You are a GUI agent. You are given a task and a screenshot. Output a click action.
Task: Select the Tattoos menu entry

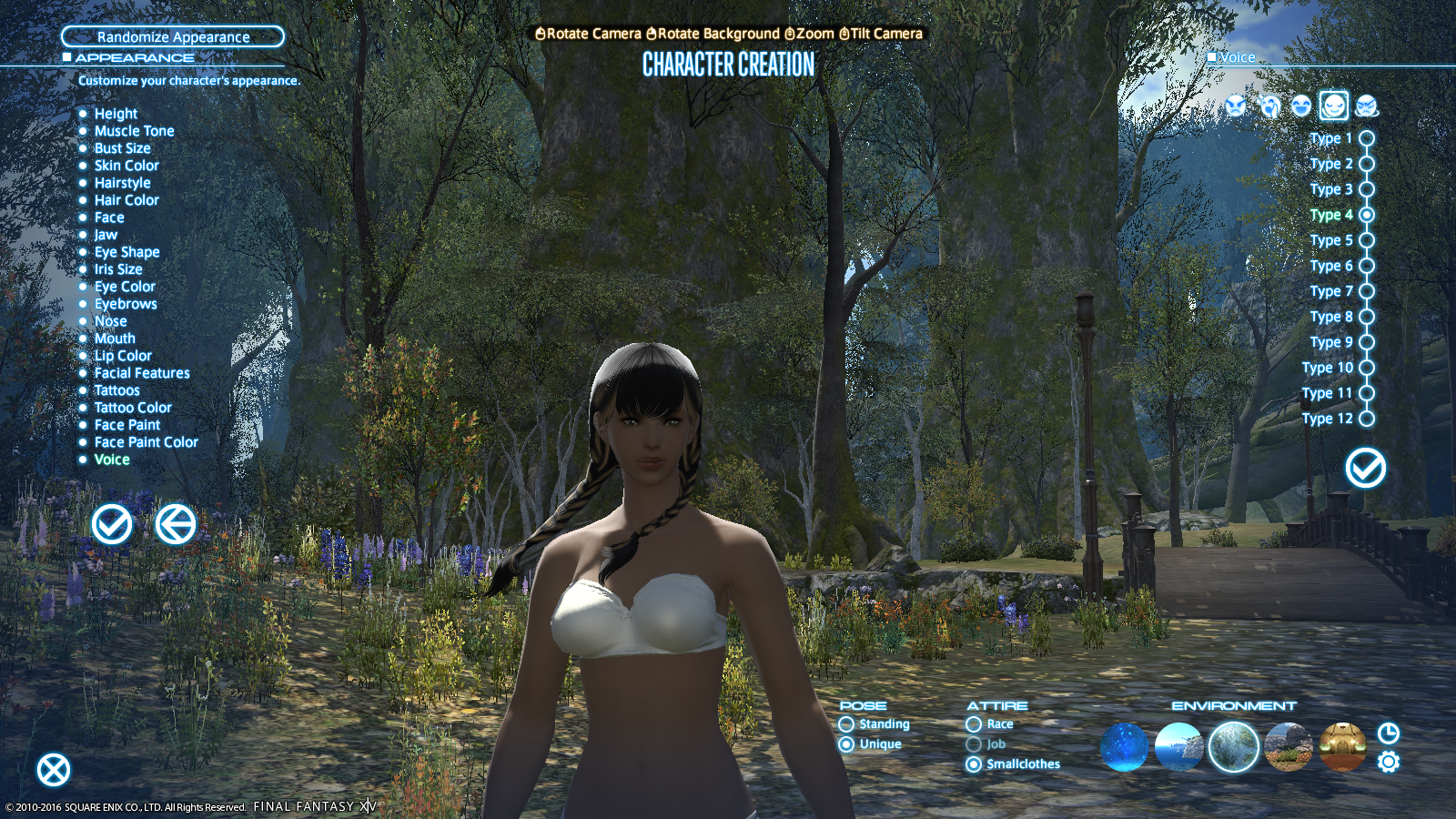point(116,390)
